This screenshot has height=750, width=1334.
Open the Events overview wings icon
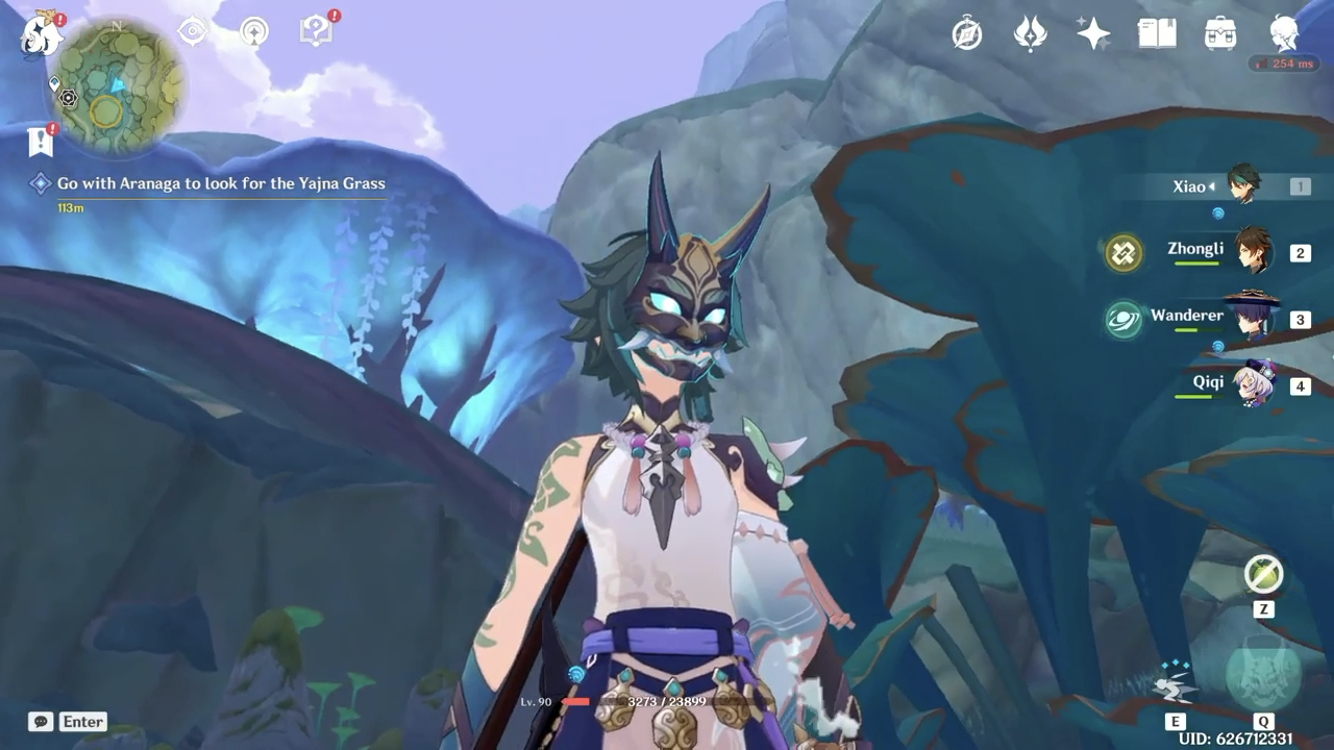pos(1028,33)
